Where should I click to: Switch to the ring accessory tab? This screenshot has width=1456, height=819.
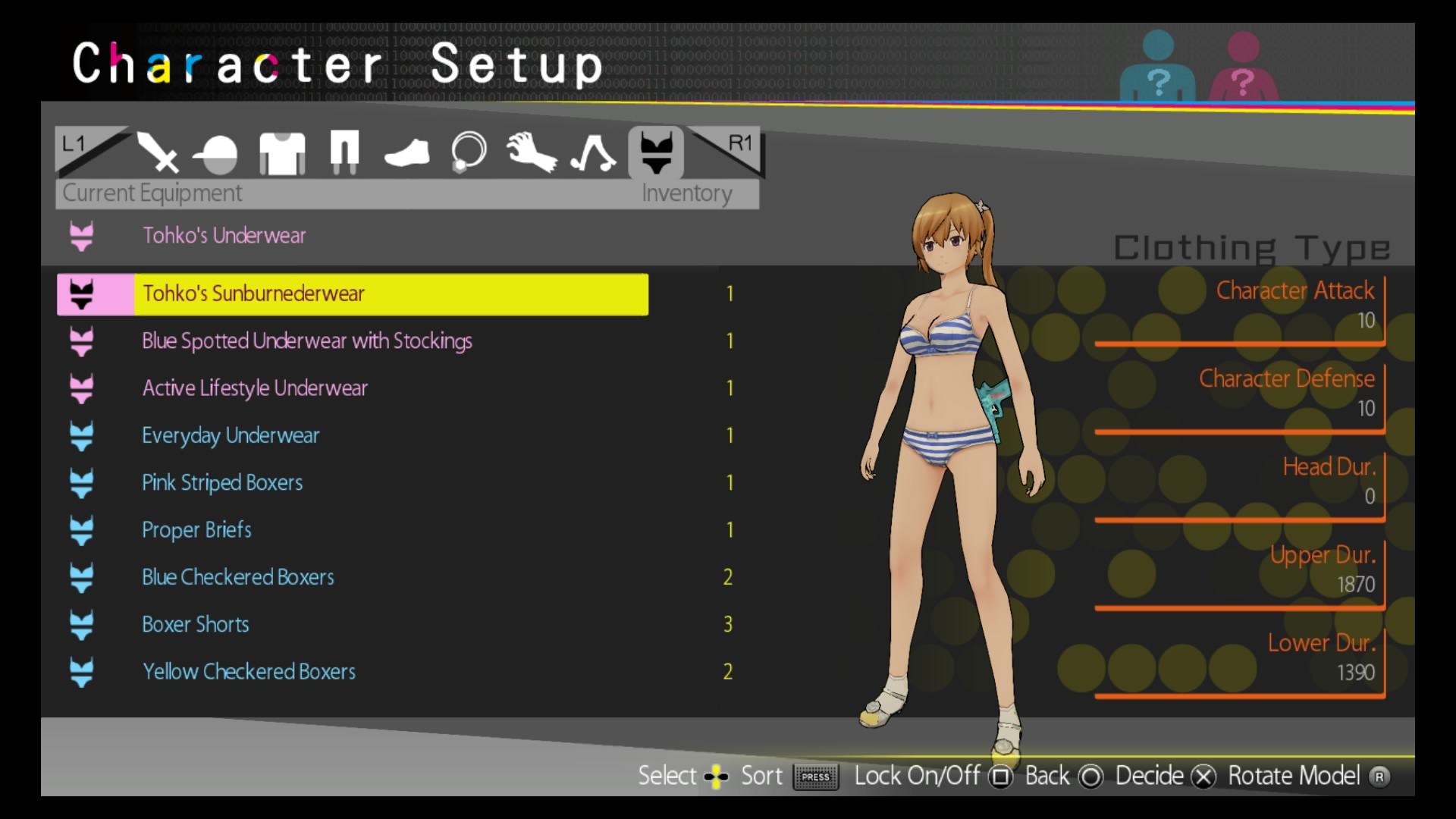[469, 152]
